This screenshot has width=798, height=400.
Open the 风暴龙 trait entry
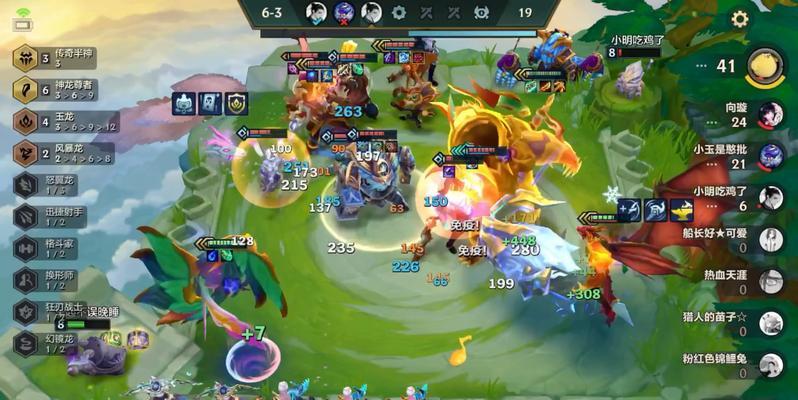point(62,153)
